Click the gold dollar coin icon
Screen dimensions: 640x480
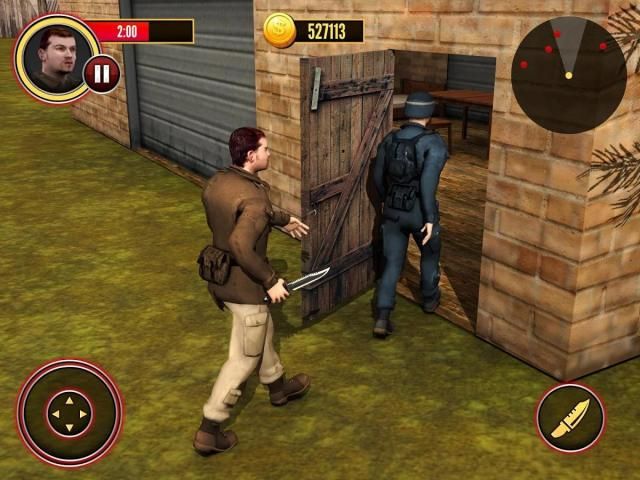(x=280, y=31)
